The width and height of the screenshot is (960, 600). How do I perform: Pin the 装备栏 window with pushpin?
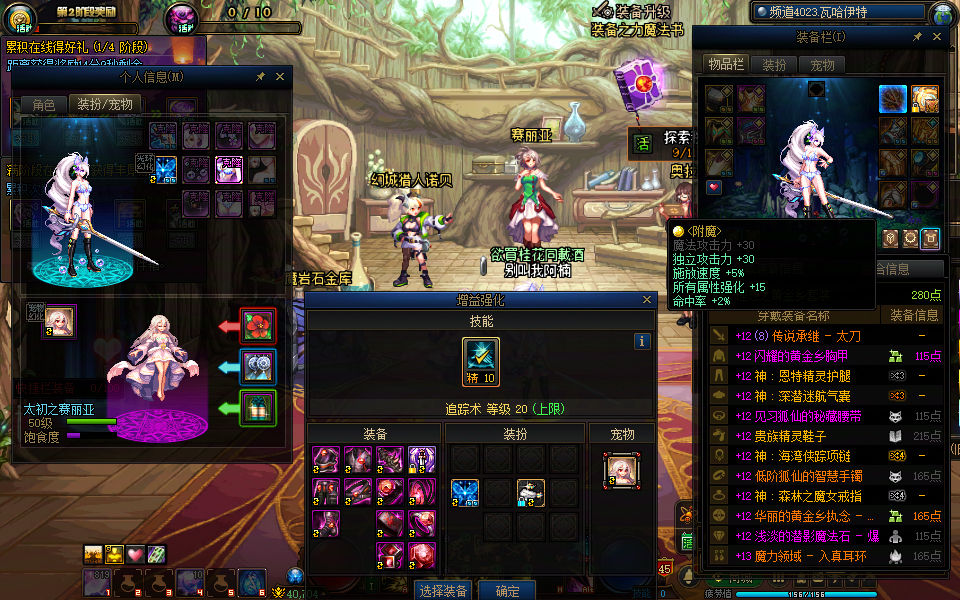917,37
